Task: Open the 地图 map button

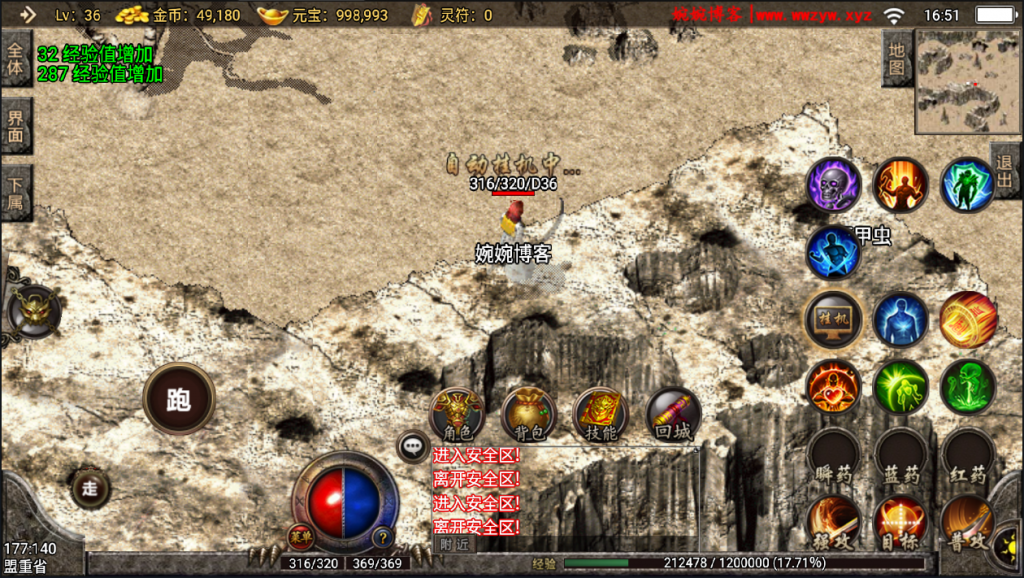Action: coord(897,58)
